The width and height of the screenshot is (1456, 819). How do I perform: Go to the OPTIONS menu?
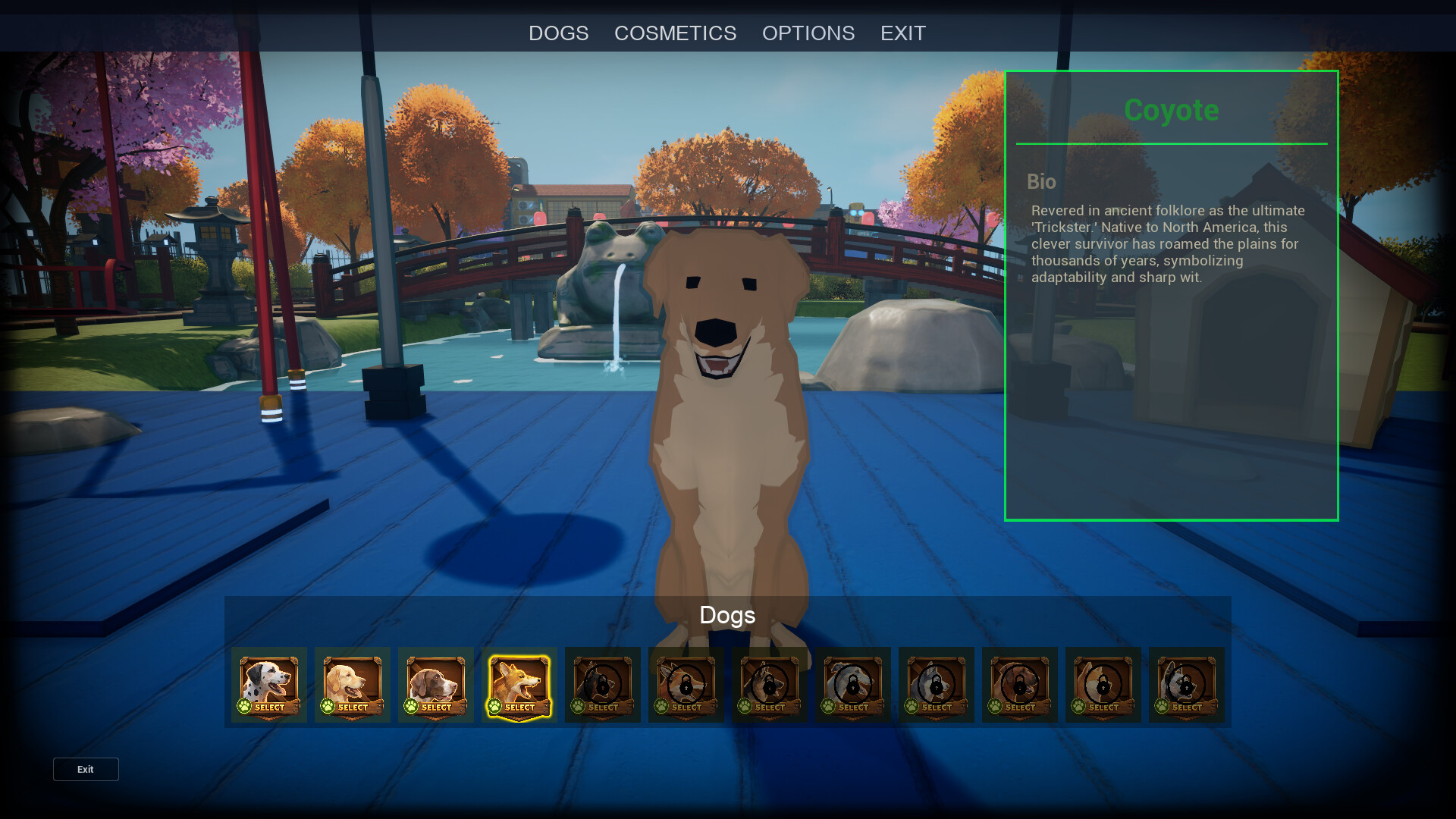point(808,33)
